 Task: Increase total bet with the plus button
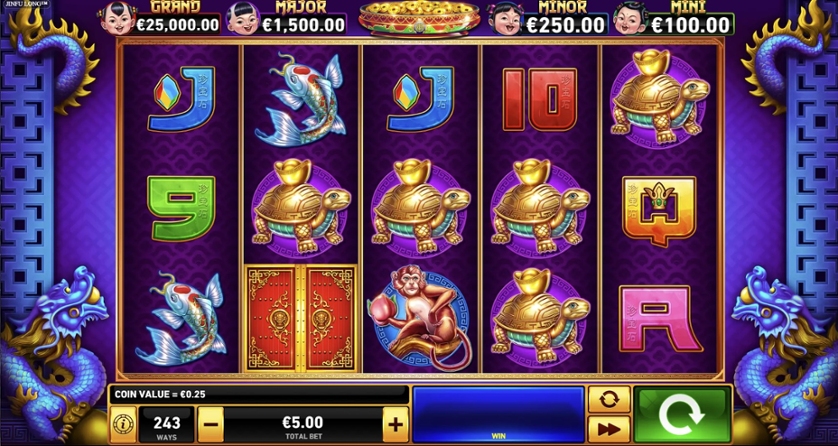(396, 424)
